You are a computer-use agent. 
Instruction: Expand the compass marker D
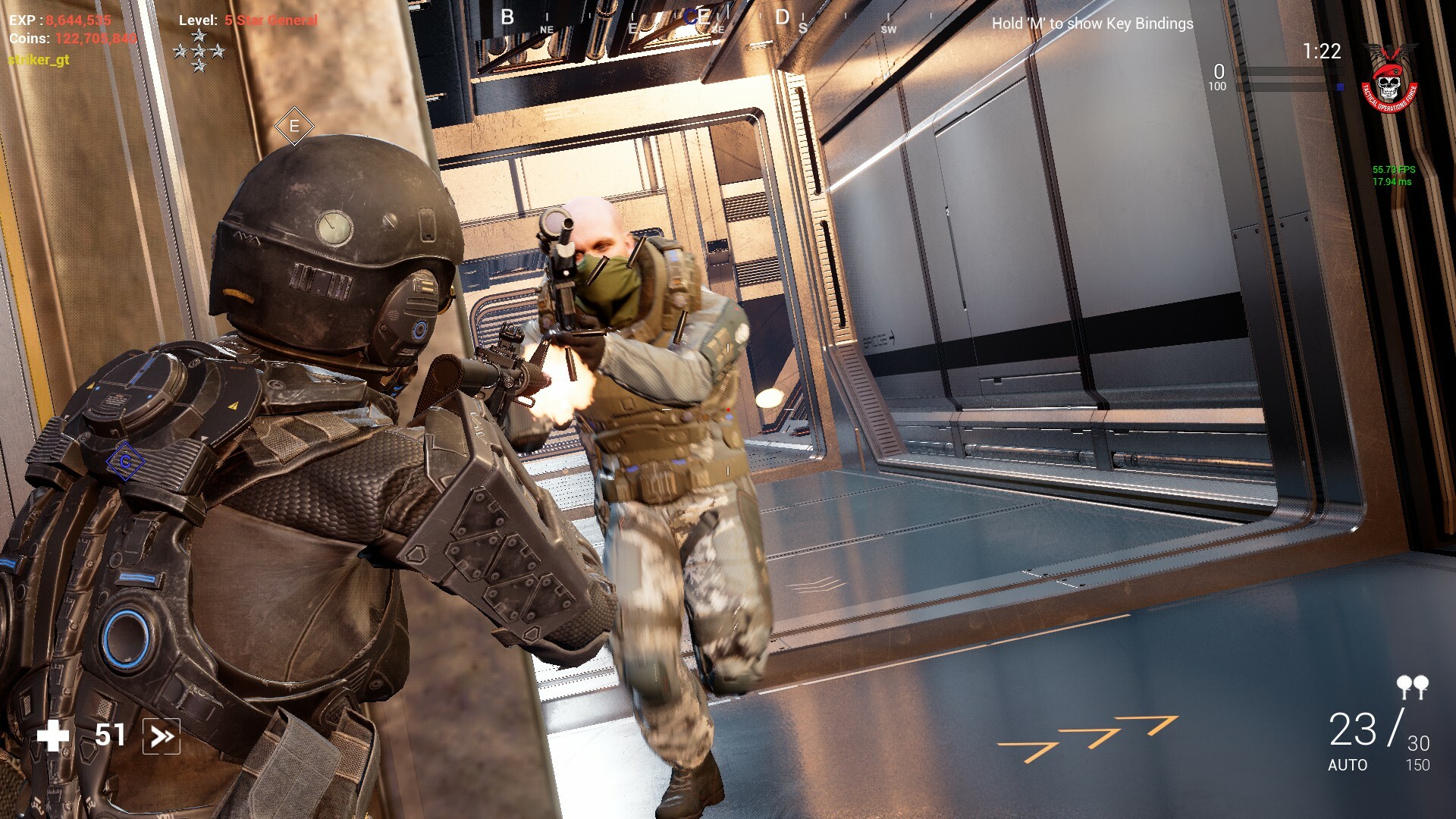pyautogui.click(x=781, y=17)
